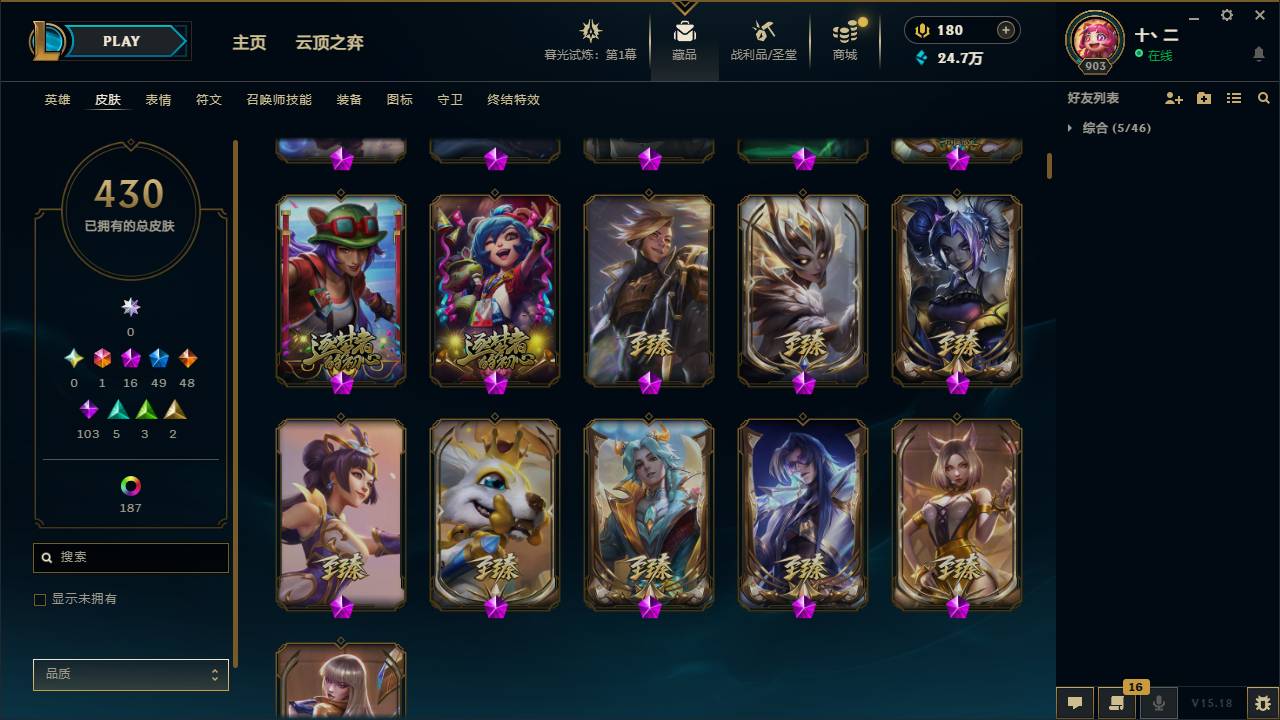
Task: Open the 品质 quality dropdown
Action: pos(130,674)
